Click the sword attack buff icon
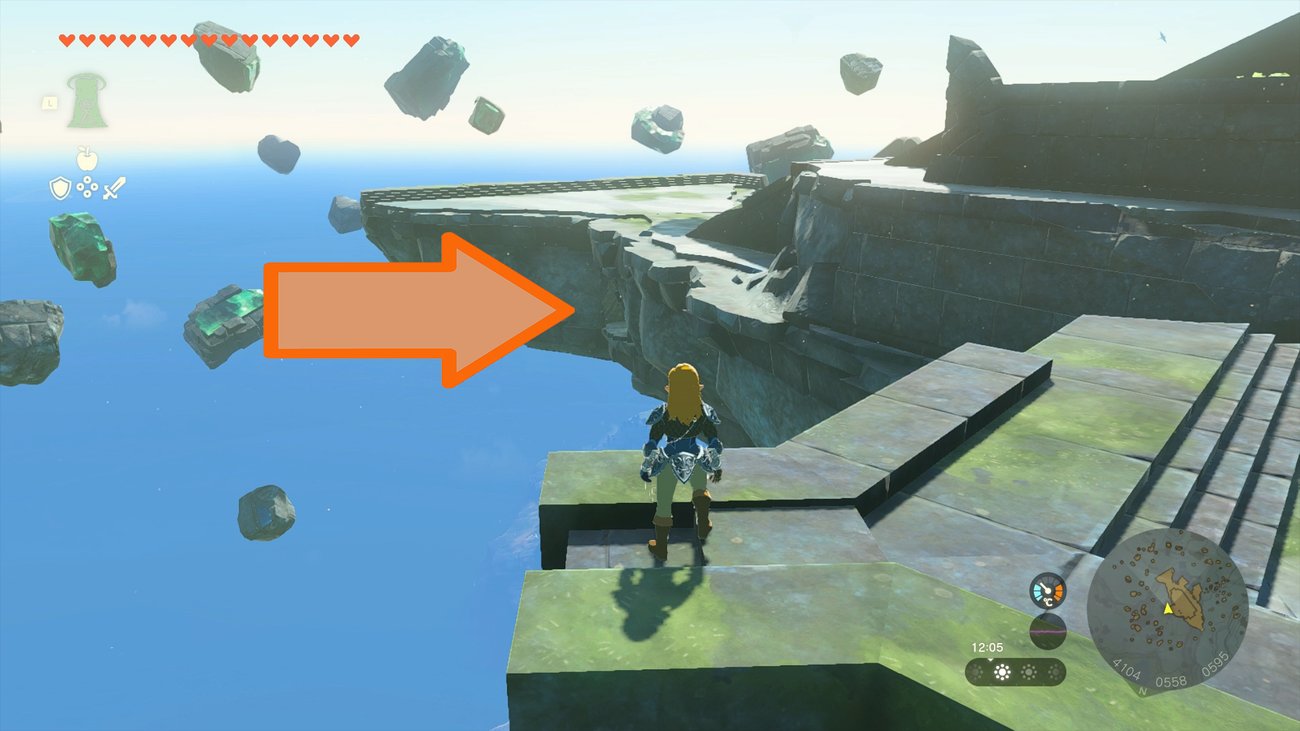1300x731 pixels. pyautogui.click(x=113, y=187)
